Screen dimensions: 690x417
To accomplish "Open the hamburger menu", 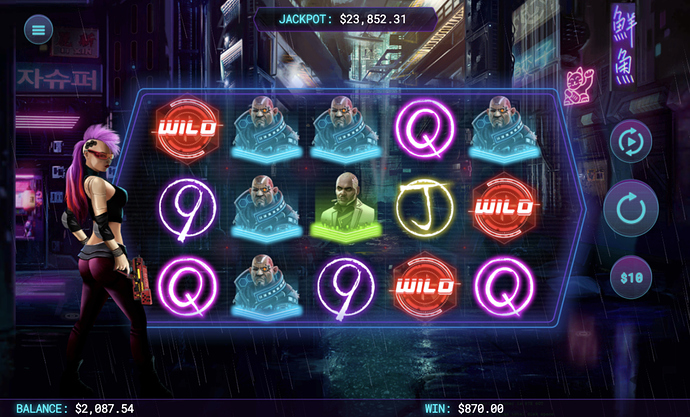I will point(39,29).
